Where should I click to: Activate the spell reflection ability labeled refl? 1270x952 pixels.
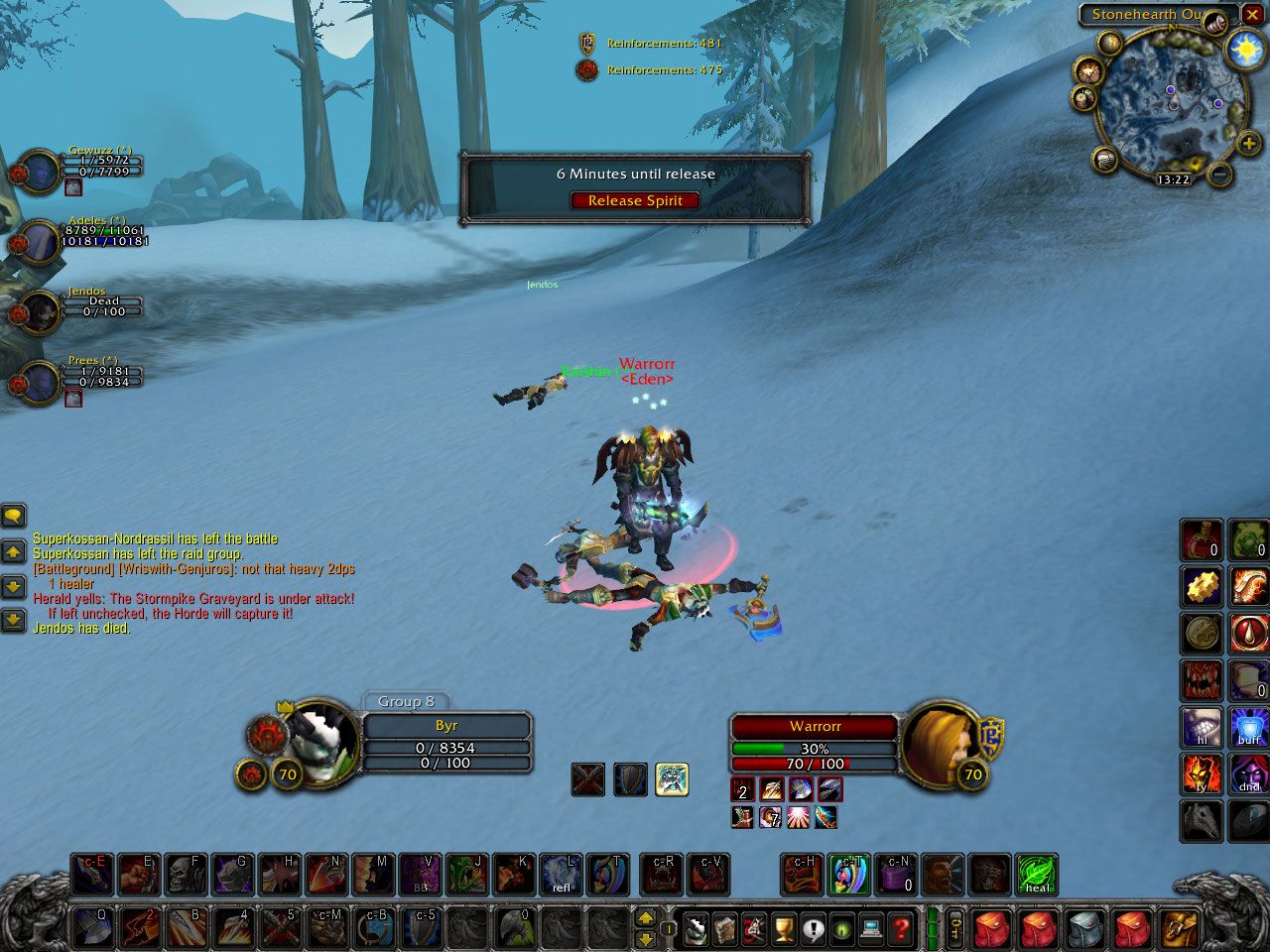pos(562,875)
